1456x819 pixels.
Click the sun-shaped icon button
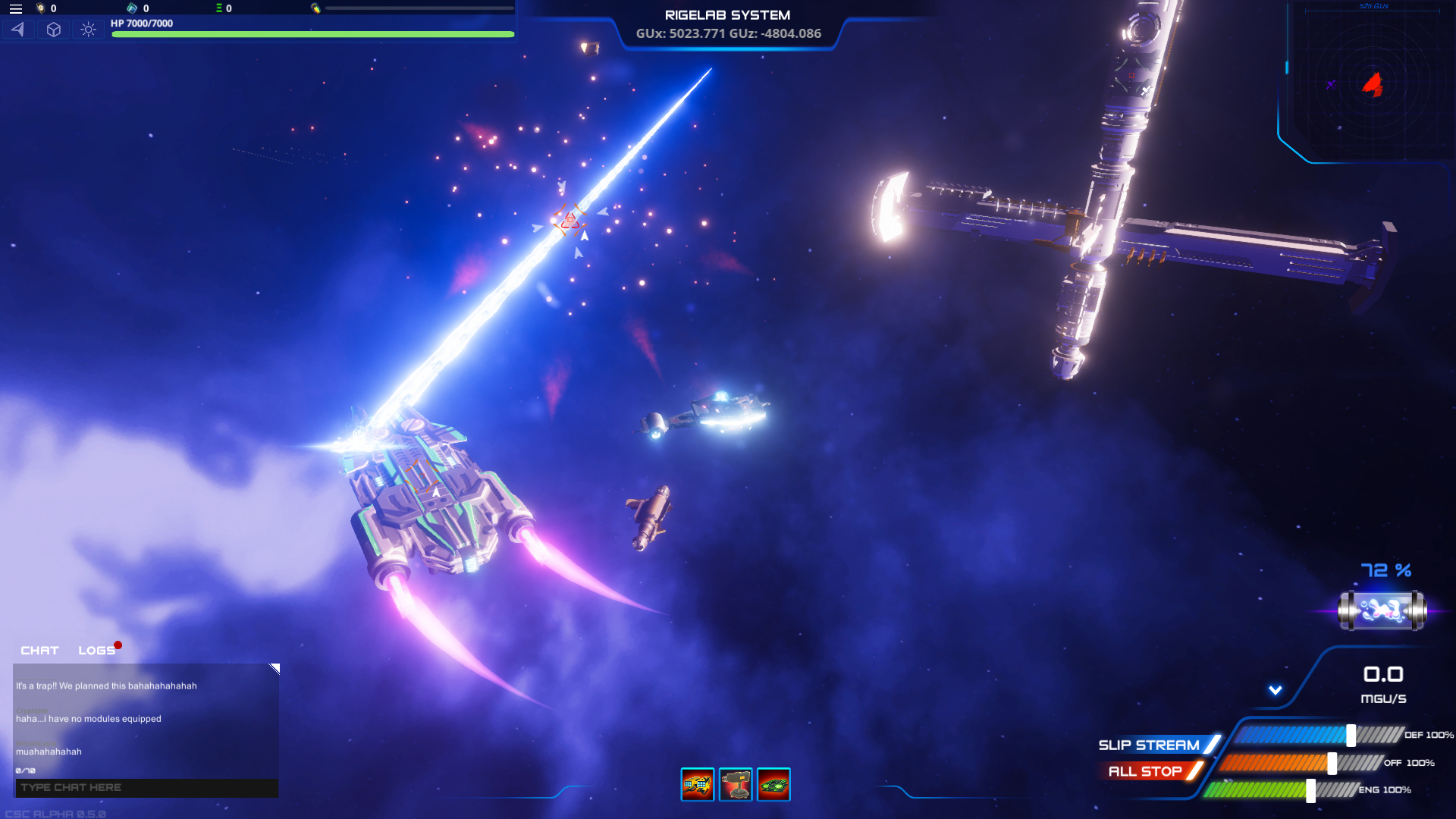click(89, 30)
